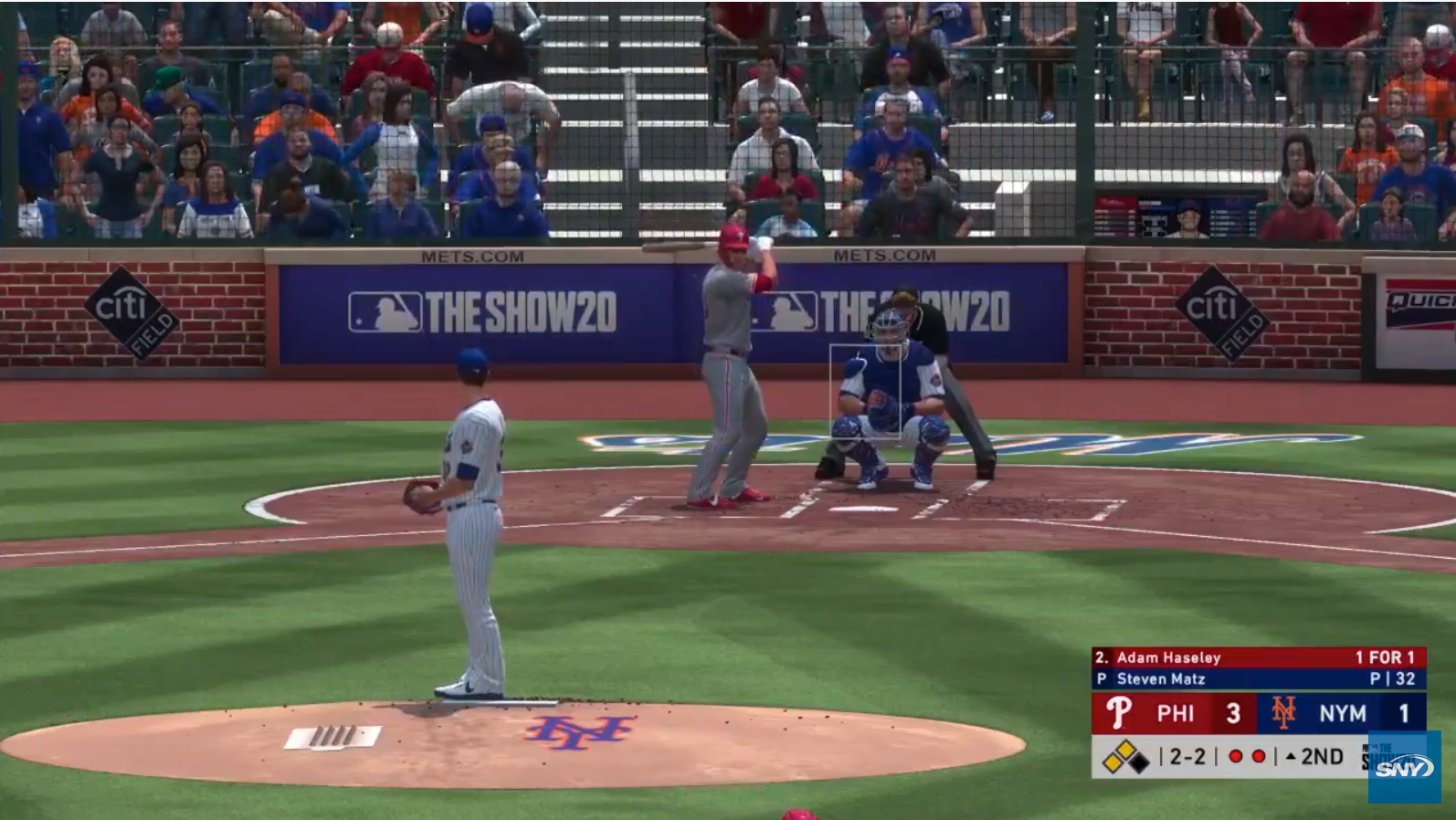1456x820 pixels.
Task: Click the SNY network logo
Action: tap(1403, 768)
